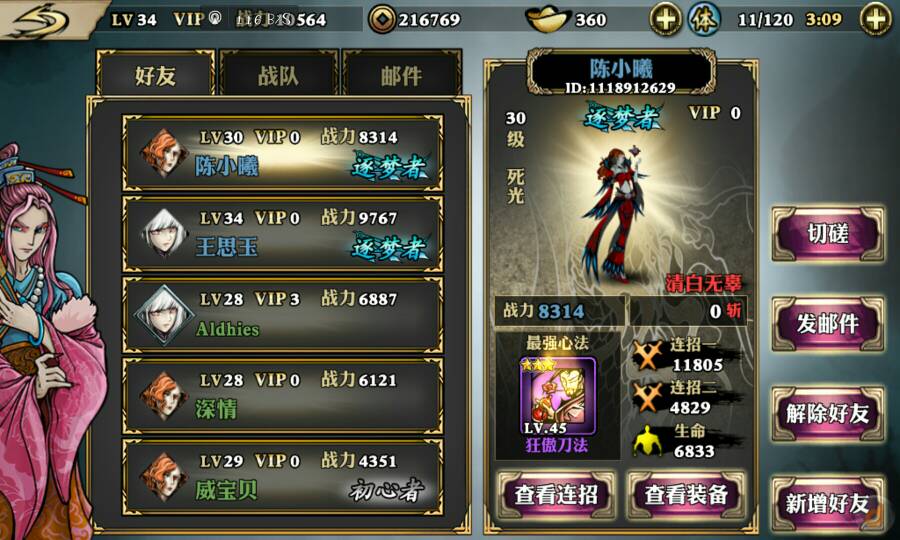
Task: Switch to the 好友 tab
Action: pyautogui.click(x=155, y=76)
